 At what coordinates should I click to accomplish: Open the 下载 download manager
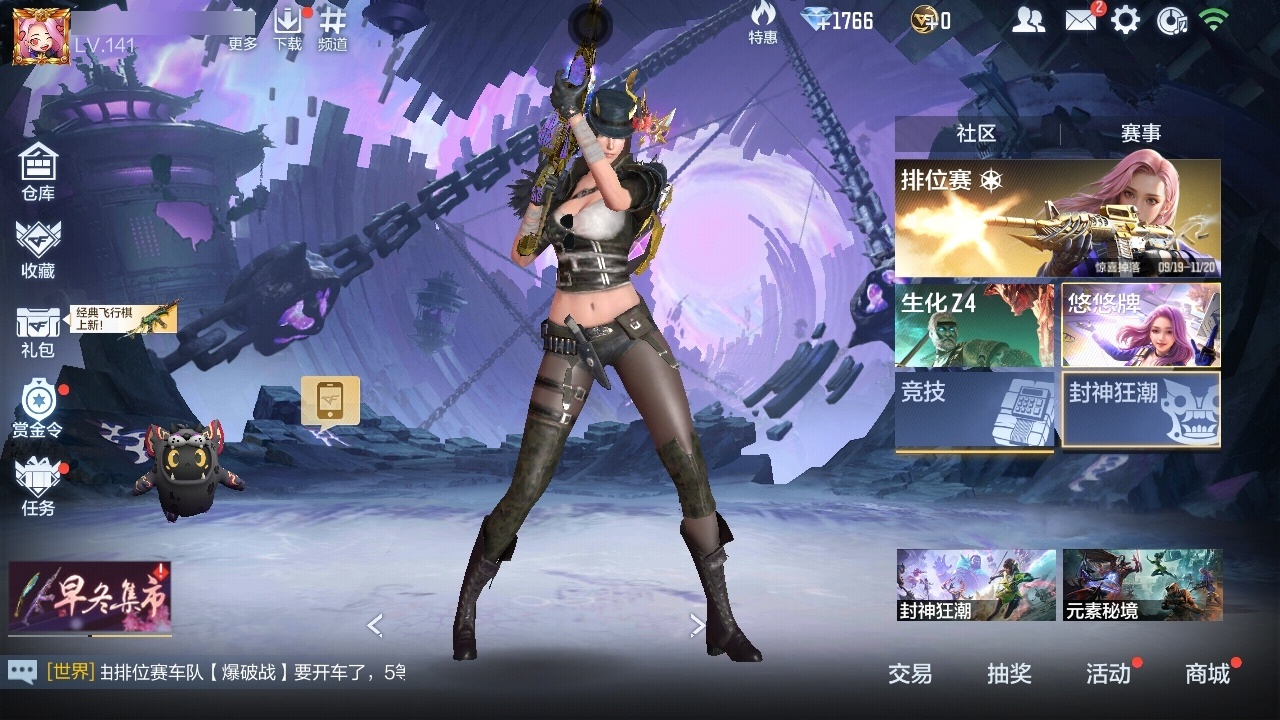(x=288, y=29)
